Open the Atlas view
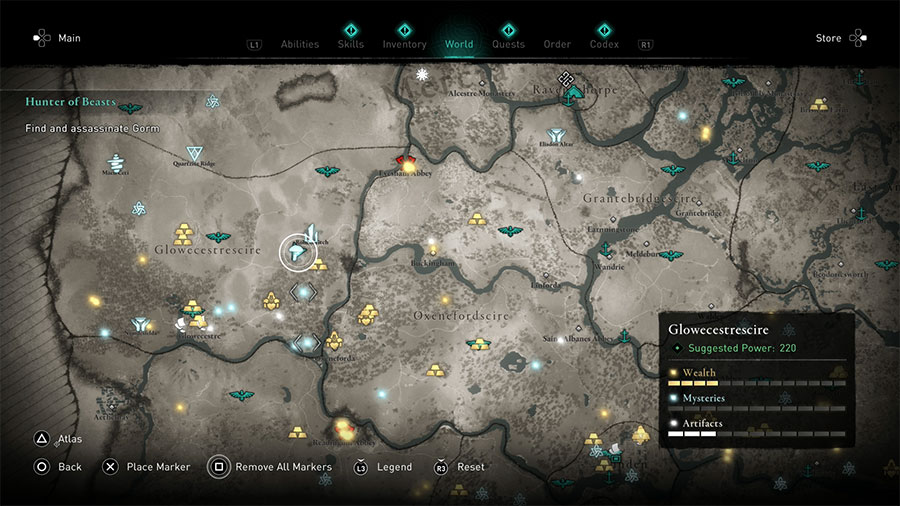The height and width of the screenshot is (506, 900). point(58,438)
